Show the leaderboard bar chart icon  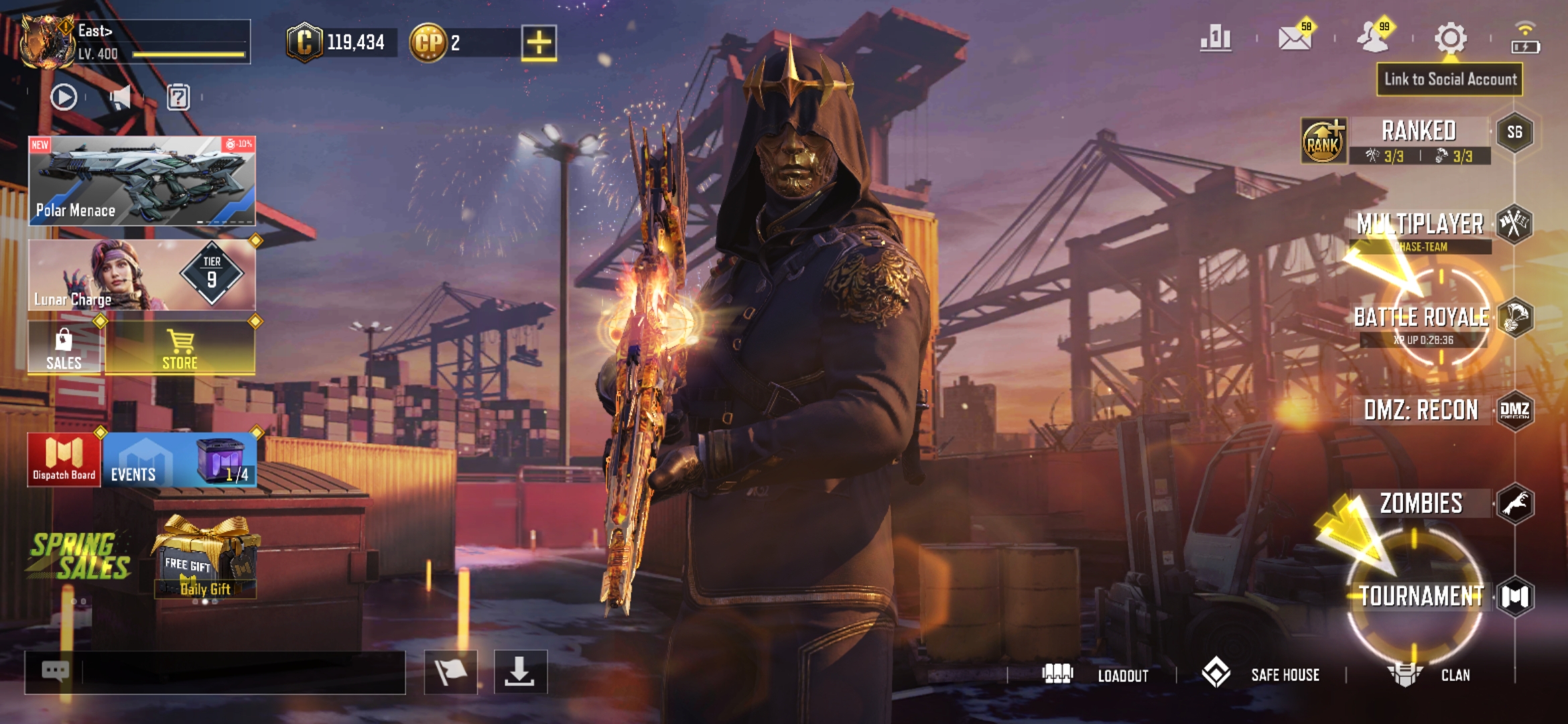(x=1216, y=39)
